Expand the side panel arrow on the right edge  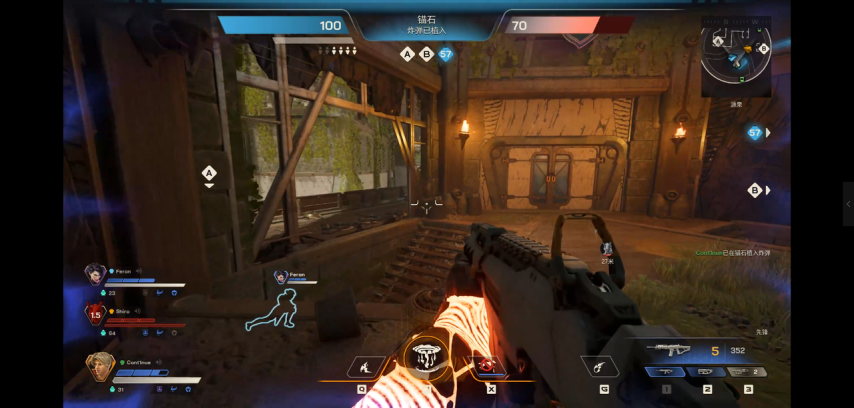click(x=847, y=203)
